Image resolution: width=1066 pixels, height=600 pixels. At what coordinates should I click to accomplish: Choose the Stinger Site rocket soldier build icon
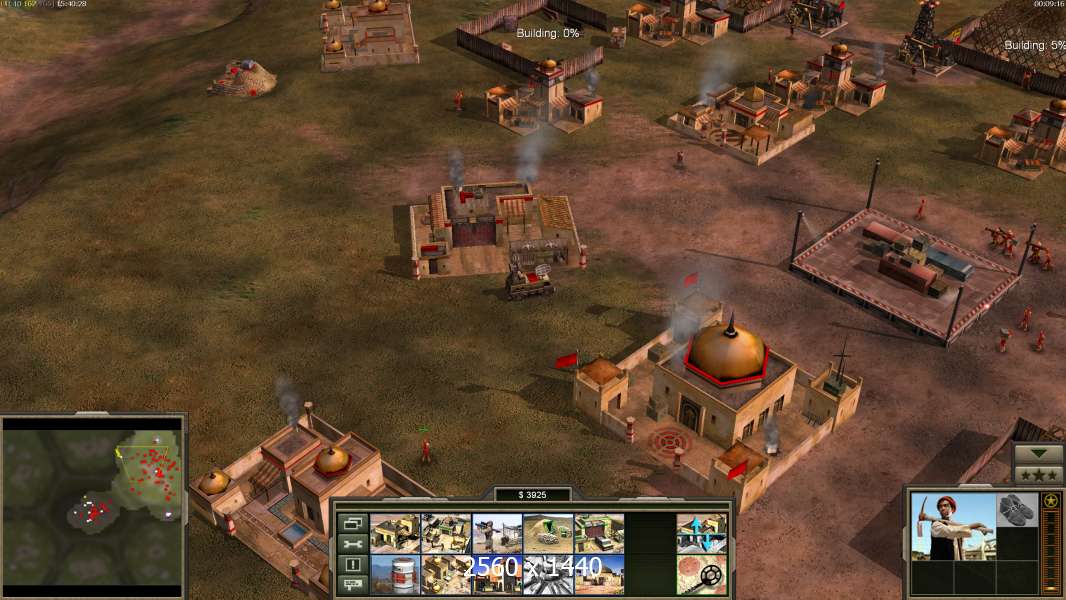[x=497, y=534]
